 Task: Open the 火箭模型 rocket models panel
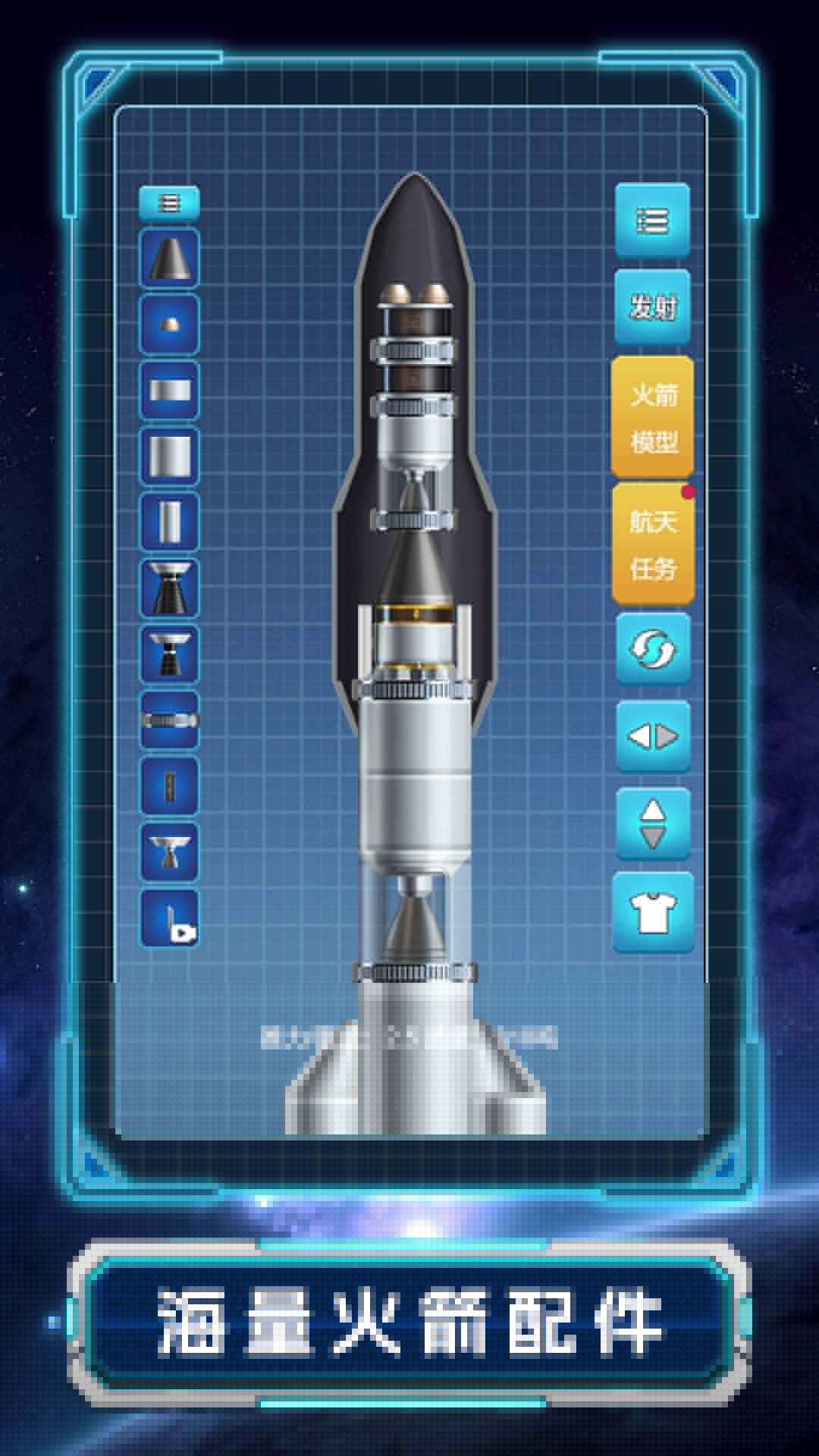click(x=653, y=418)
